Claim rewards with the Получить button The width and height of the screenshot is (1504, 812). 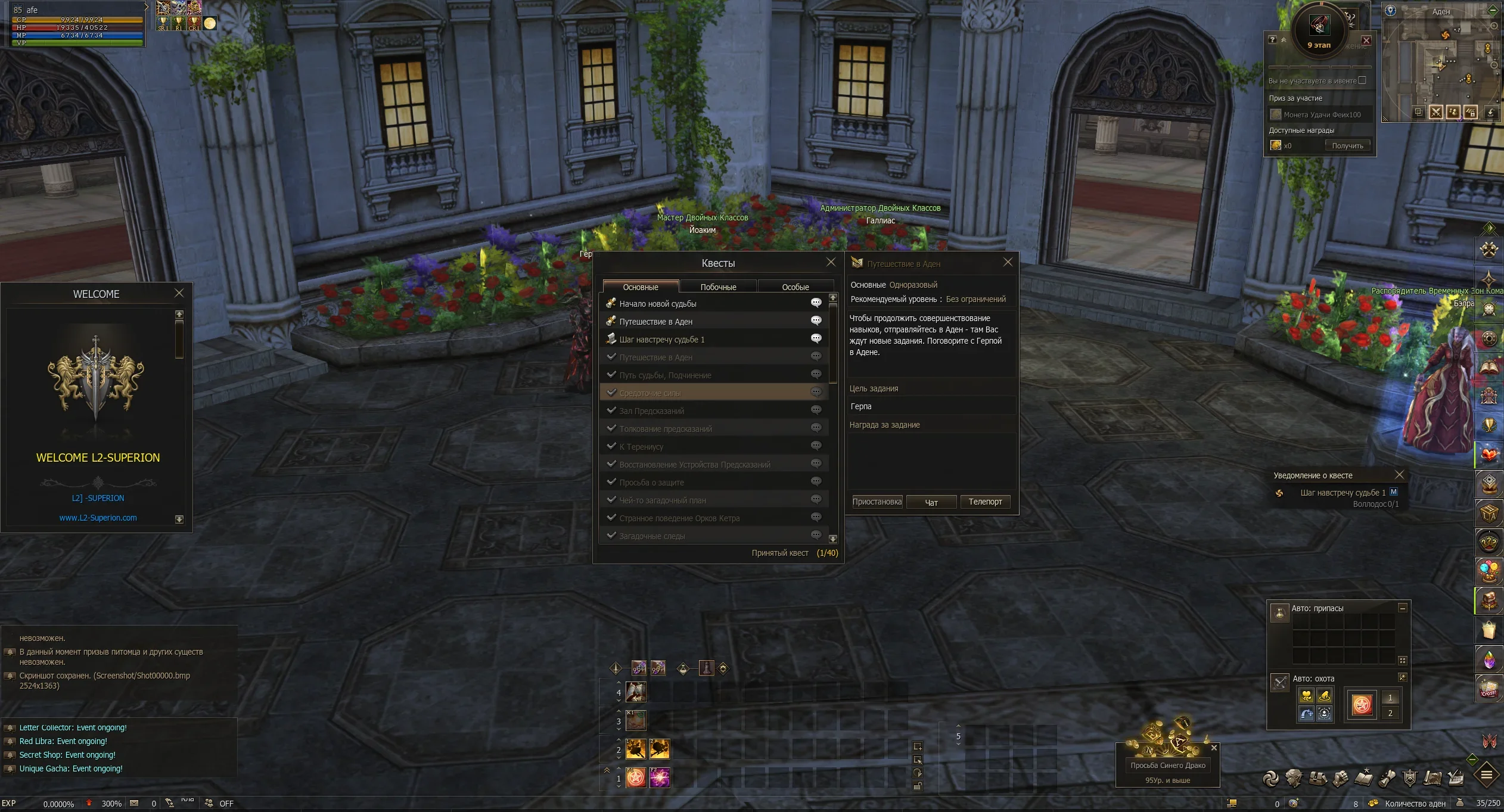1347,145
